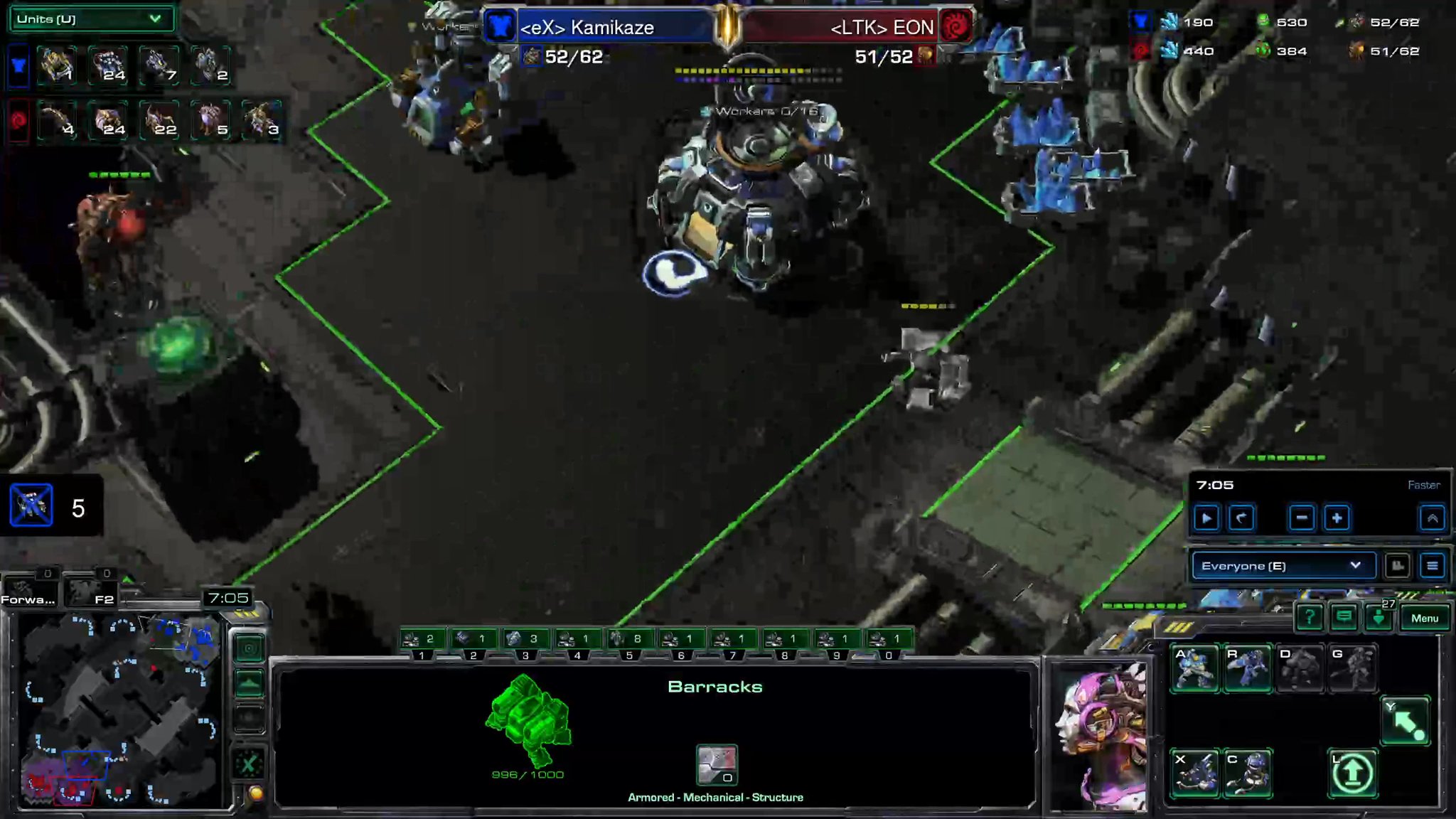1456x819 pixels.
Task: Toggle the rewind control in the replay panel
Action: click(x=1241, y=518)
